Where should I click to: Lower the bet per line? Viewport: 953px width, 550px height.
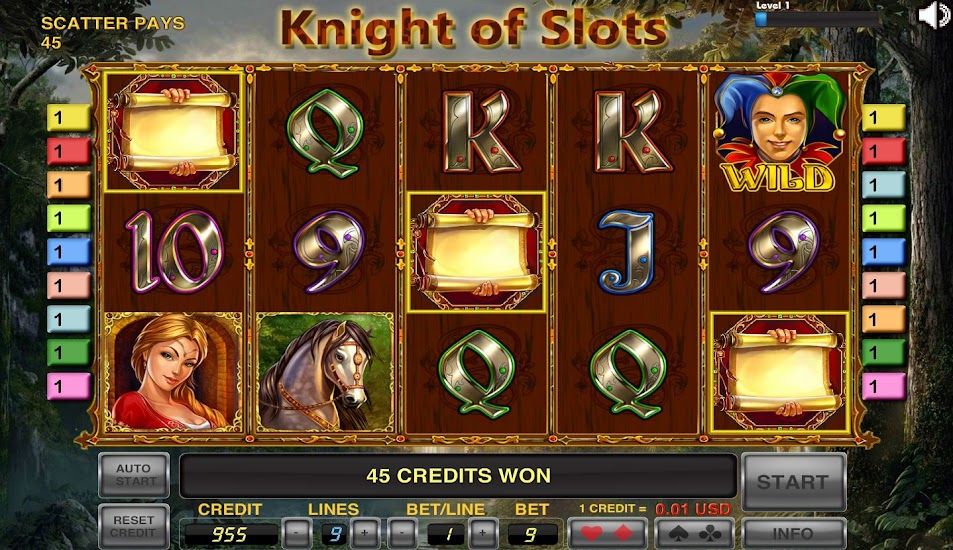tap(400, 533)
